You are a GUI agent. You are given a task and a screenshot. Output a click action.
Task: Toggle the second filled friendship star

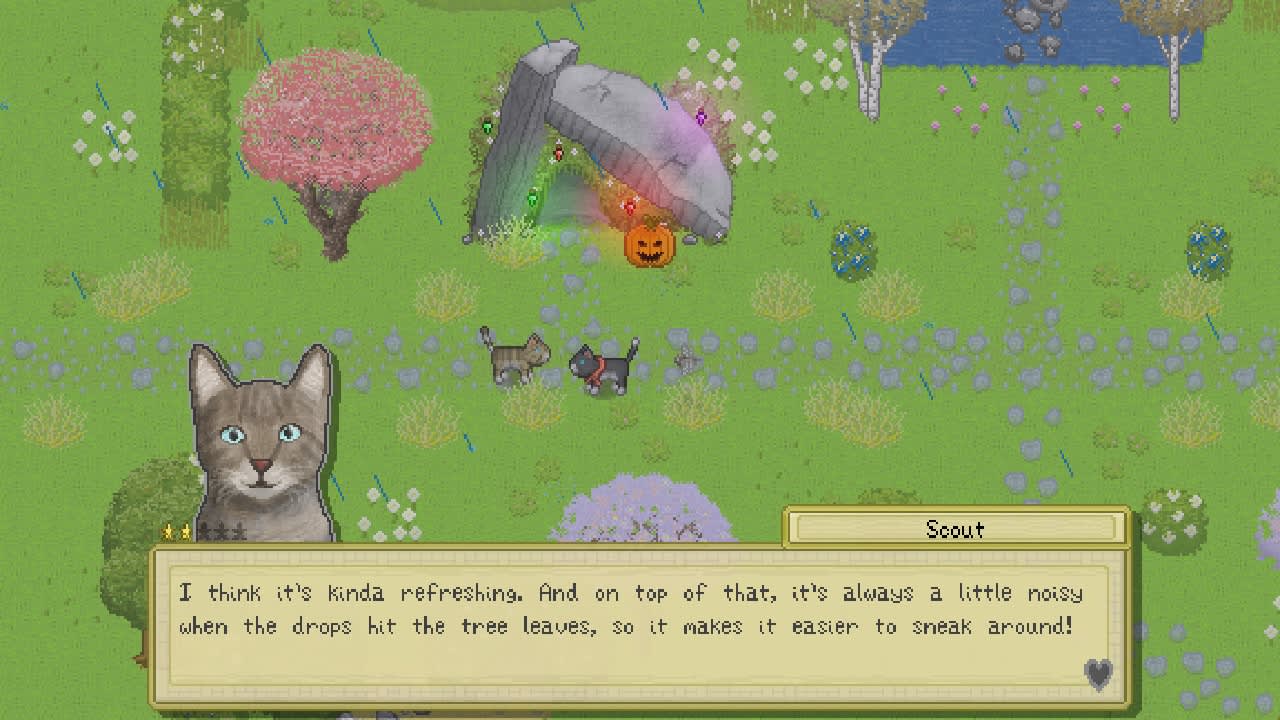click(186, 530)
